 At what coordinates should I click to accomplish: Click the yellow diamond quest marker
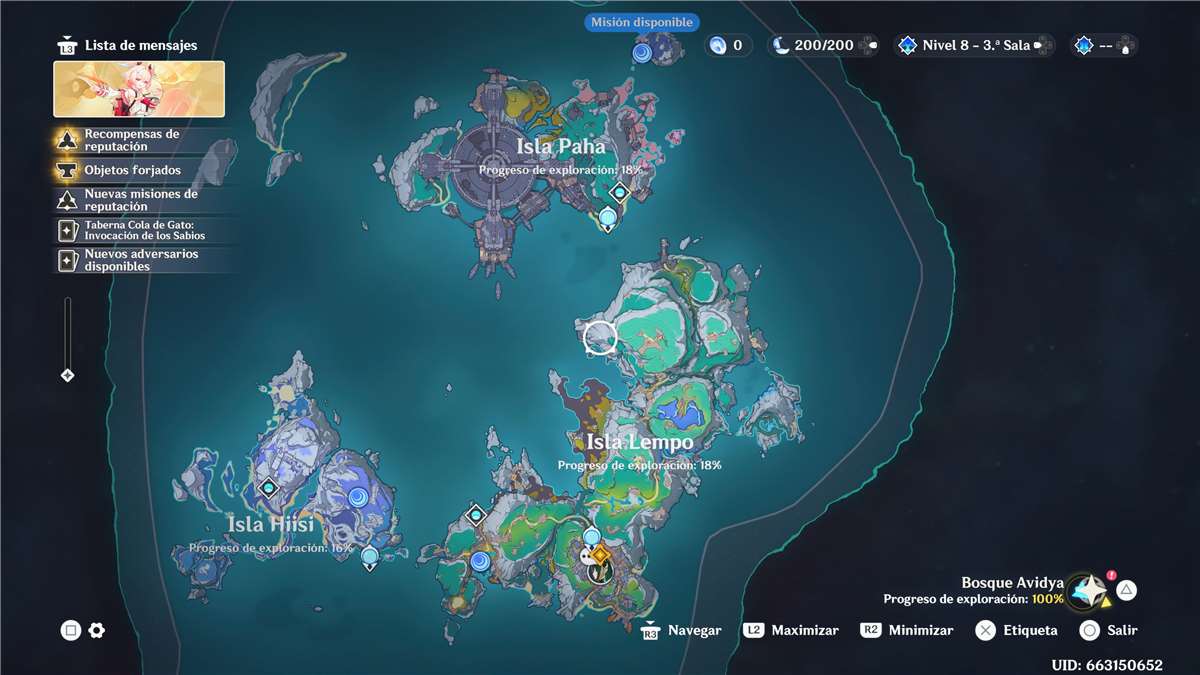[600, 555]
